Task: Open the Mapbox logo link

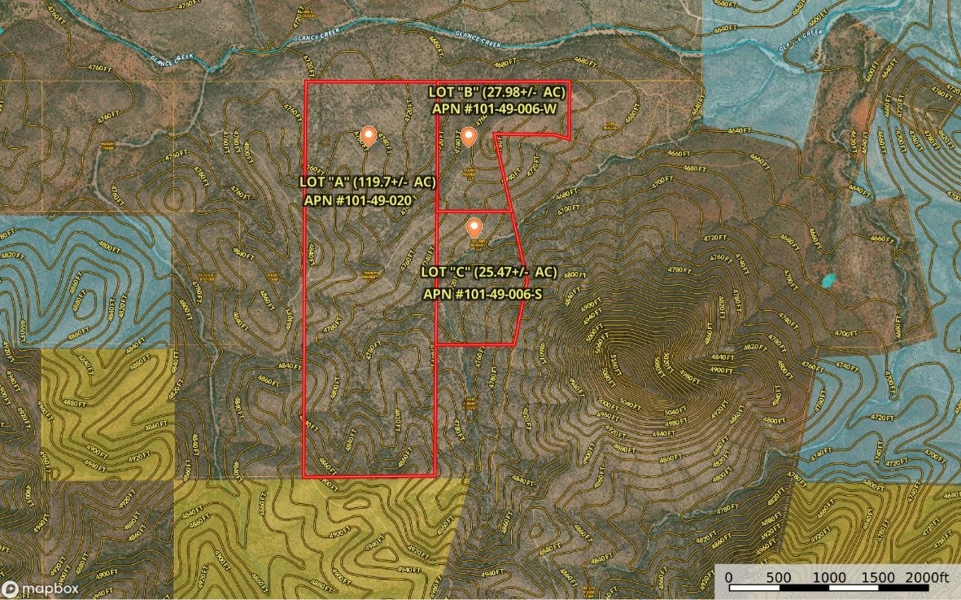Action: point(41,588)
